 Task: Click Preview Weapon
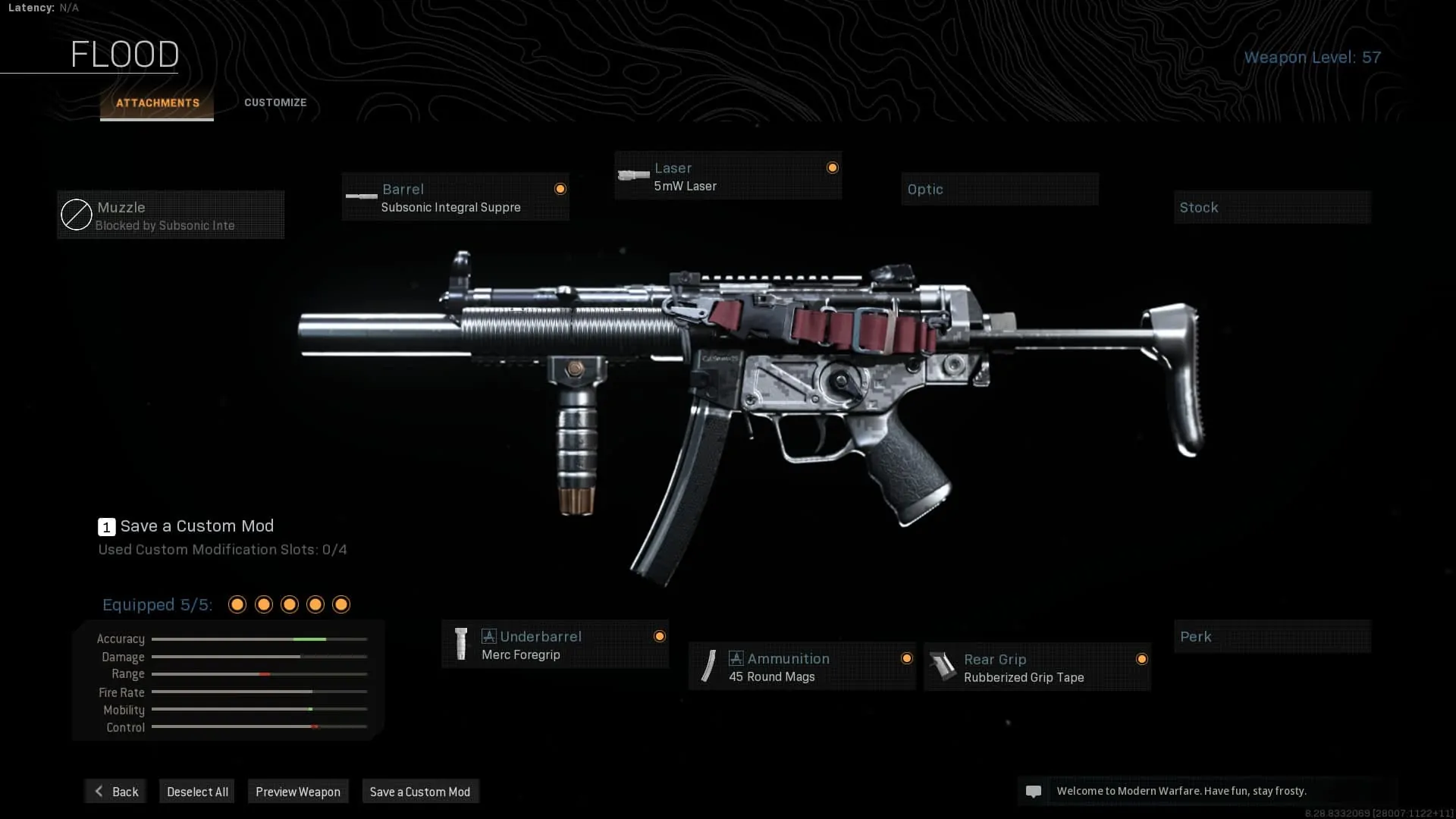[298, 791]
